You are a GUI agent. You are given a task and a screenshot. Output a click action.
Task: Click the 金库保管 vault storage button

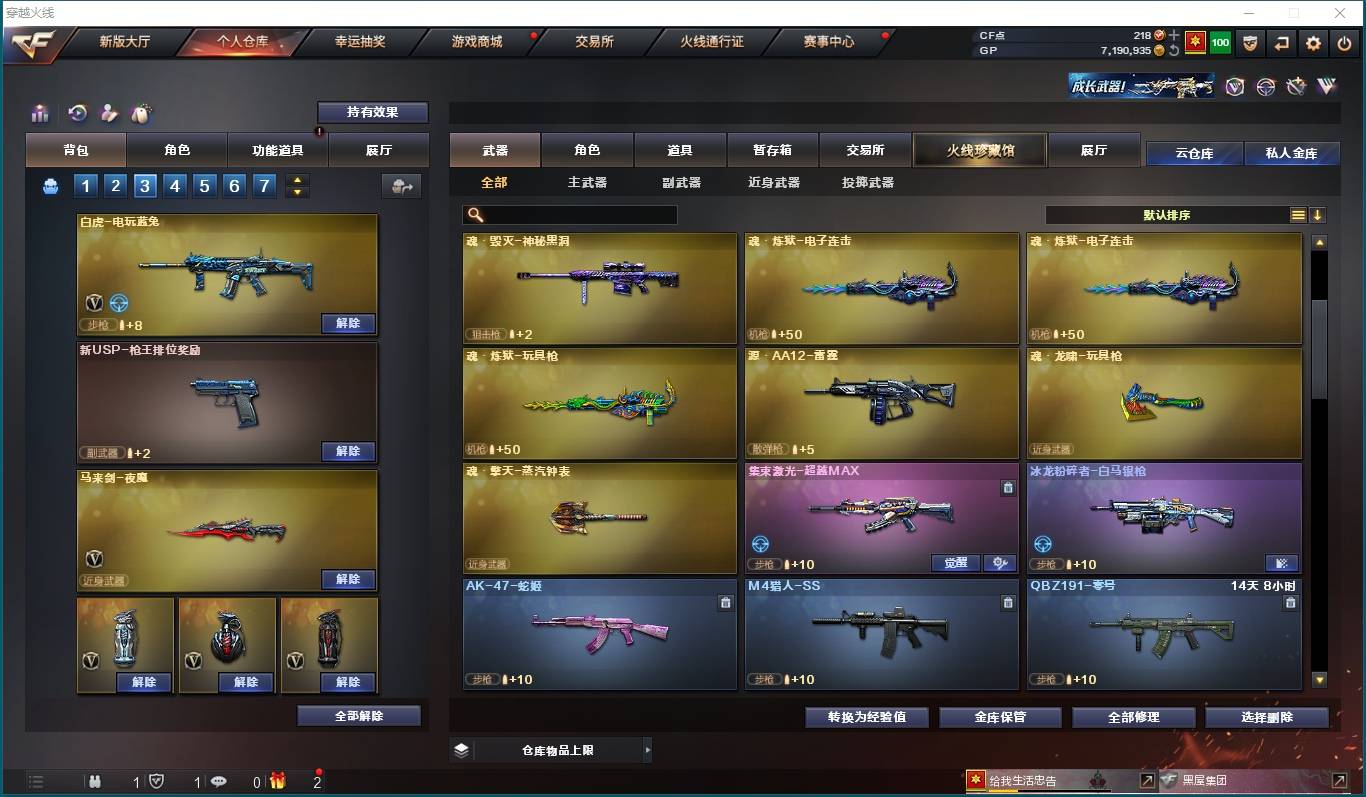click(999, 717)
